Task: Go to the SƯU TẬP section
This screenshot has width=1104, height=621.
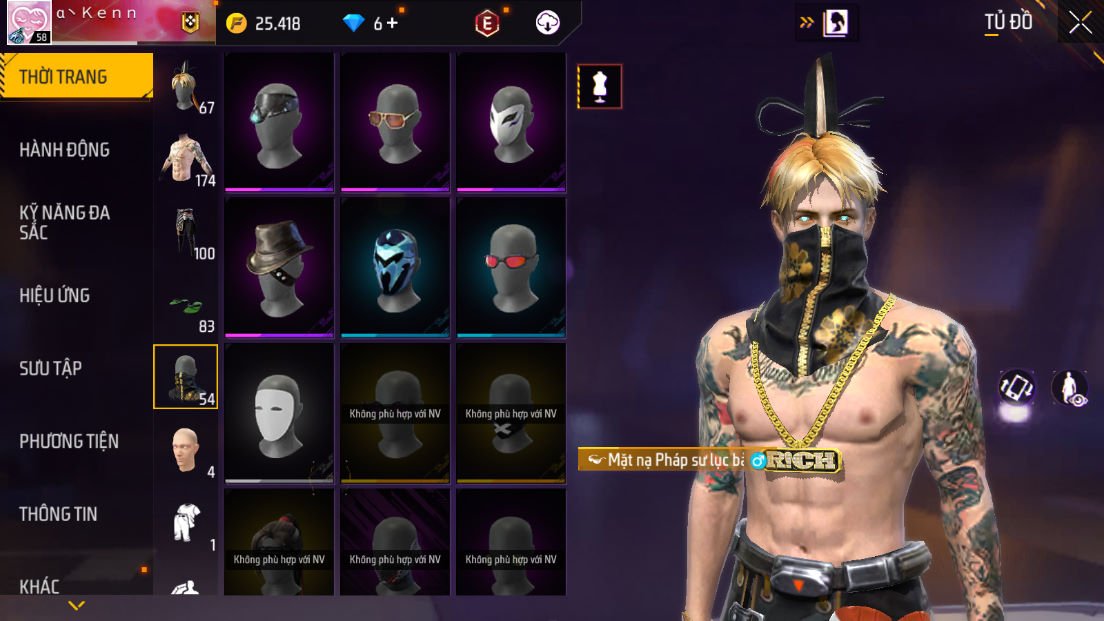Action: (51, 368)
